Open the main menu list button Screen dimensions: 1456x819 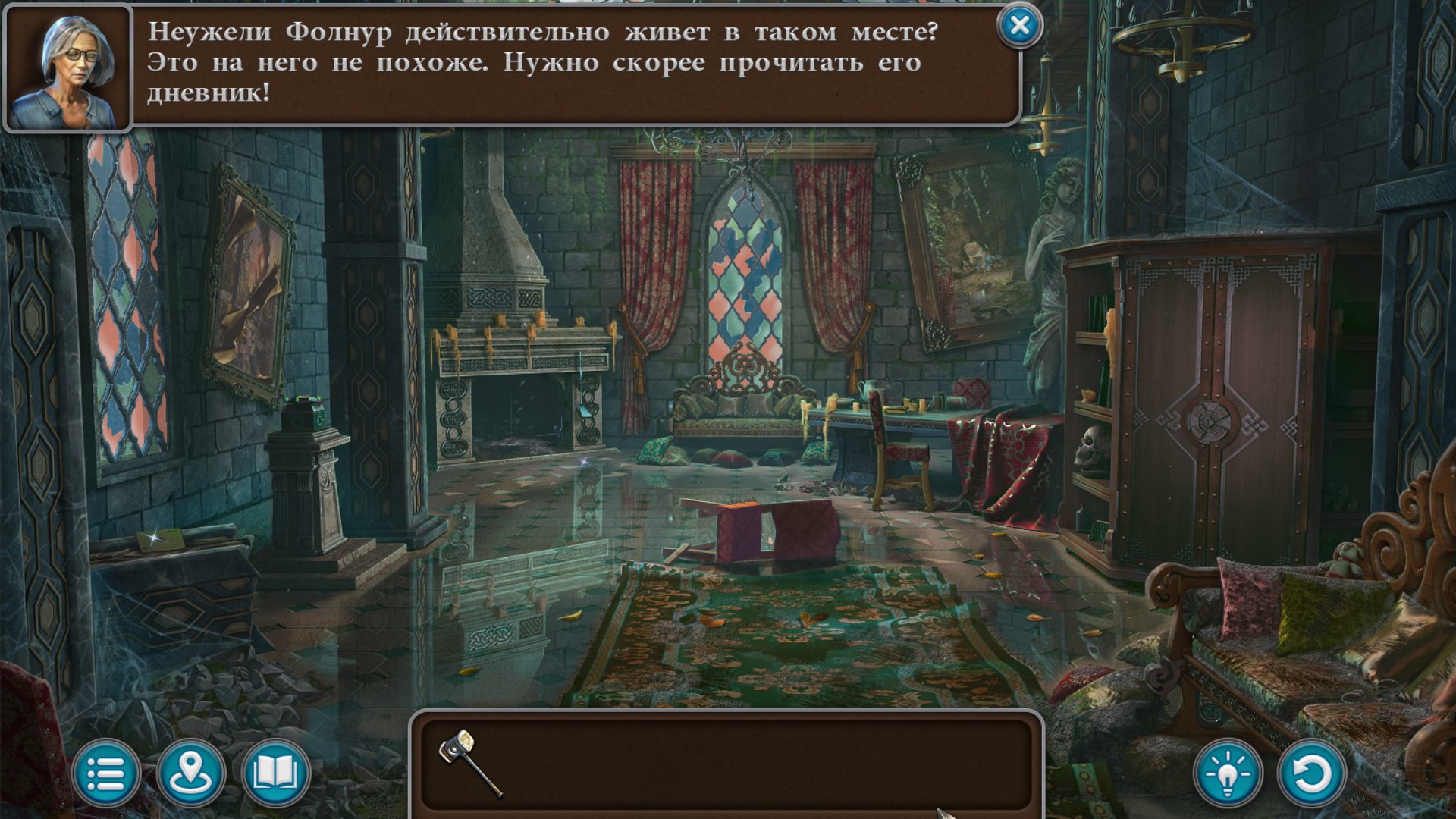(106, 774)
